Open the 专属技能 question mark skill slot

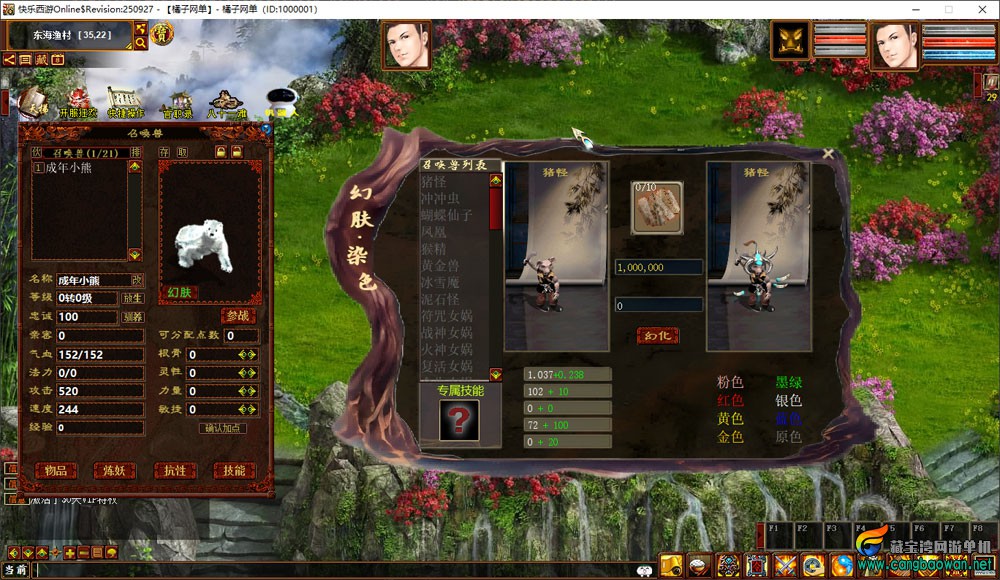[458, 420]
